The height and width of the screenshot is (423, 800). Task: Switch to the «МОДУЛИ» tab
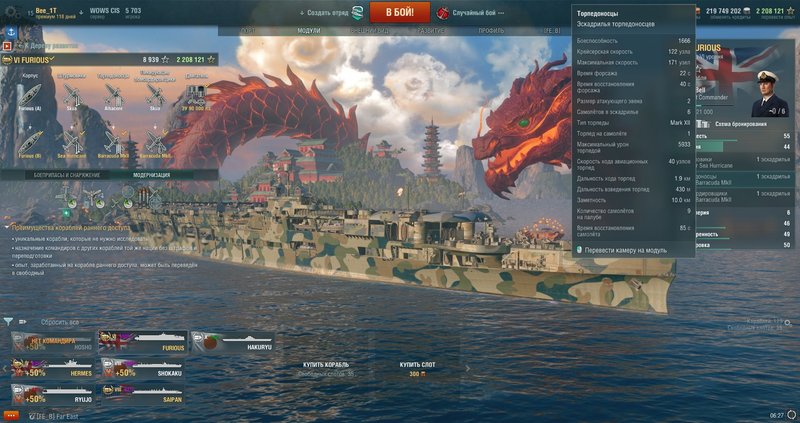coord(309,31)
